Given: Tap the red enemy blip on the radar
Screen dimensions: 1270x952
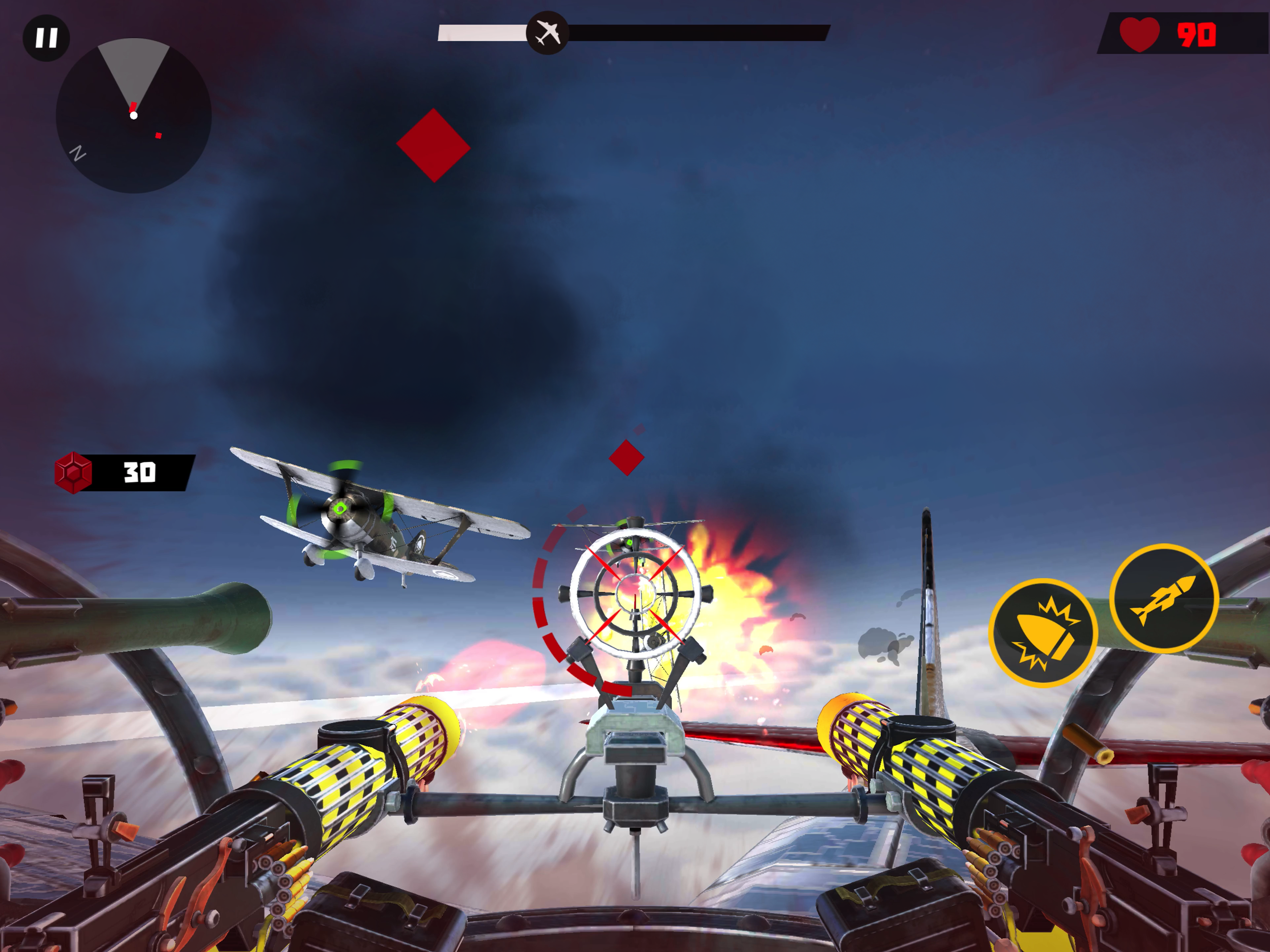Looking at the screenshot, I should [159, 136].
